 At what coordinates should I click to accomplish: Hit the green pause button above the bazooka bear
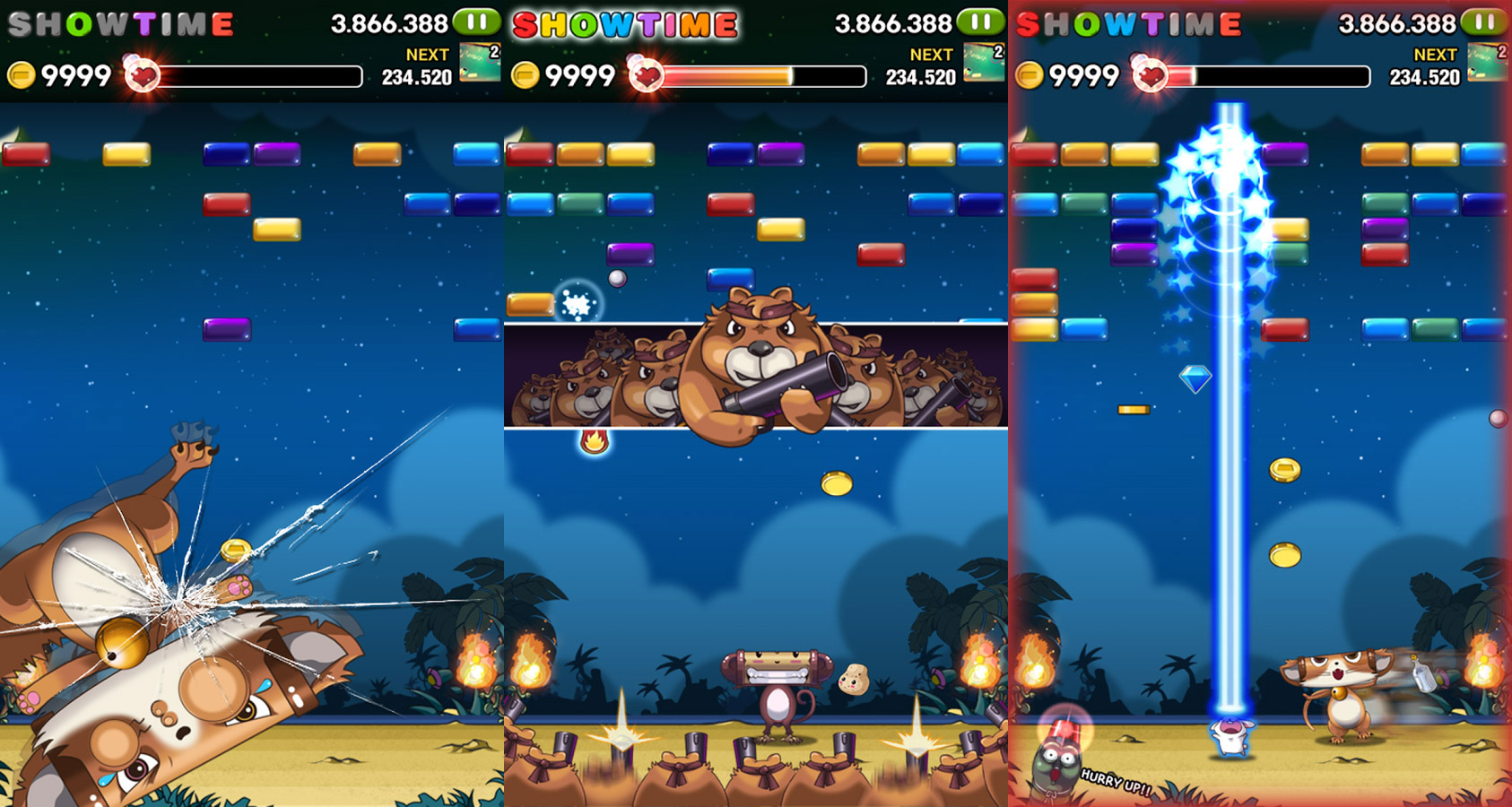tap(981, 21)
